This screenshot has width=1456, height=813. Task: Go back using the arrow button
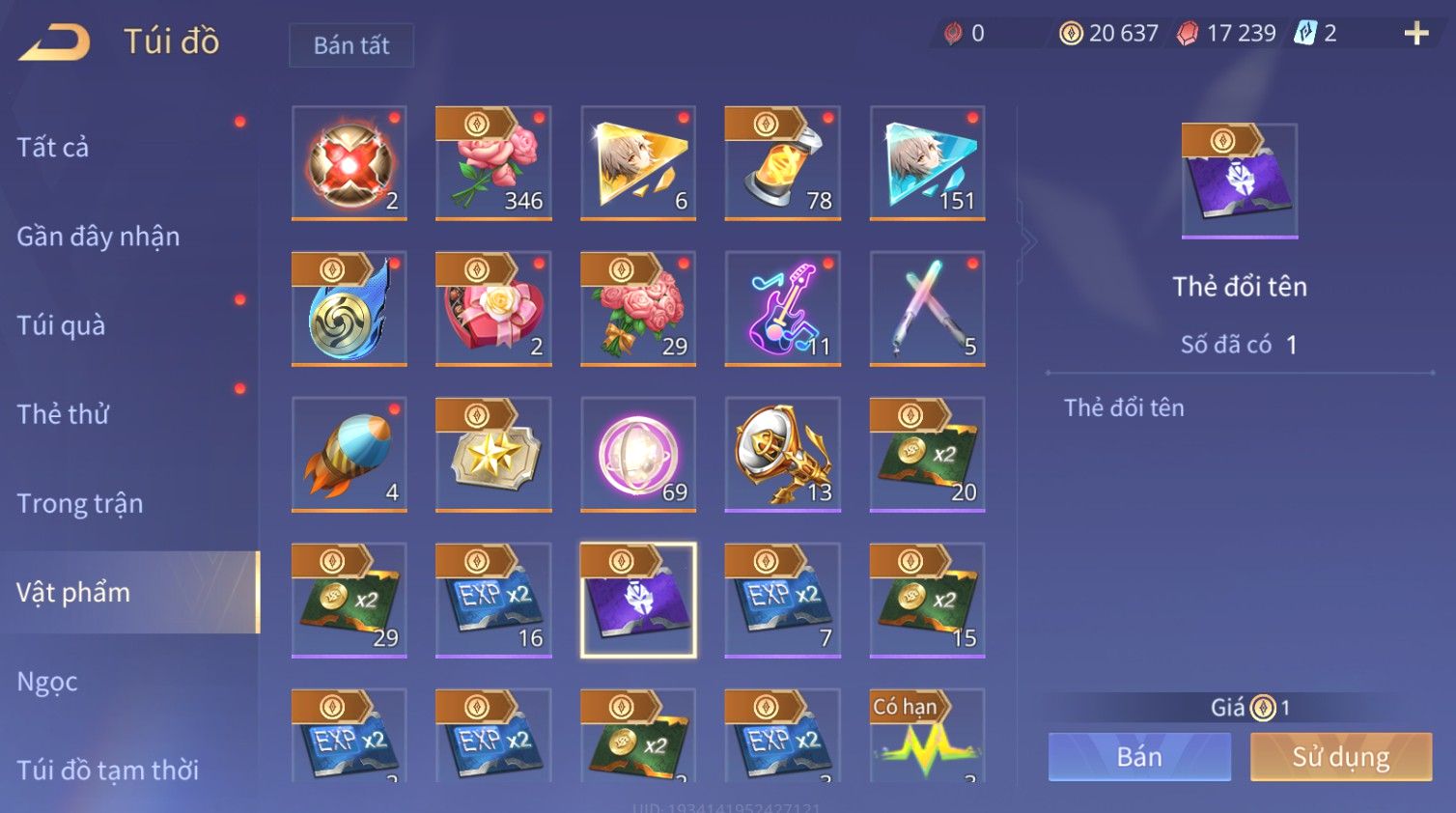click(54, 43)
